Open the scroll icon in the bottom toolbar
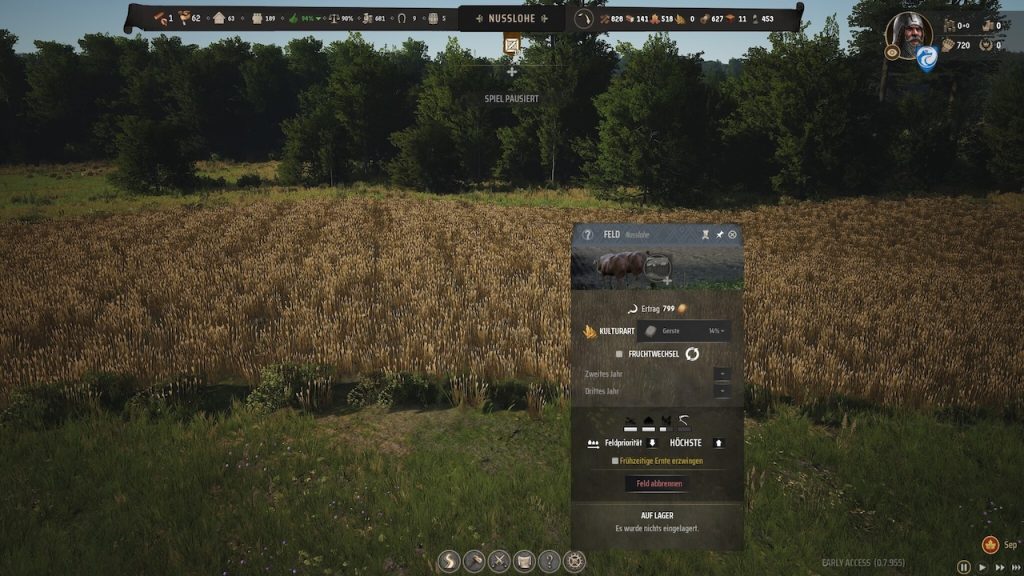Image resolution: width=1024 pixels, height=576 pixels. pyautogui.click(x=524, y=561)
